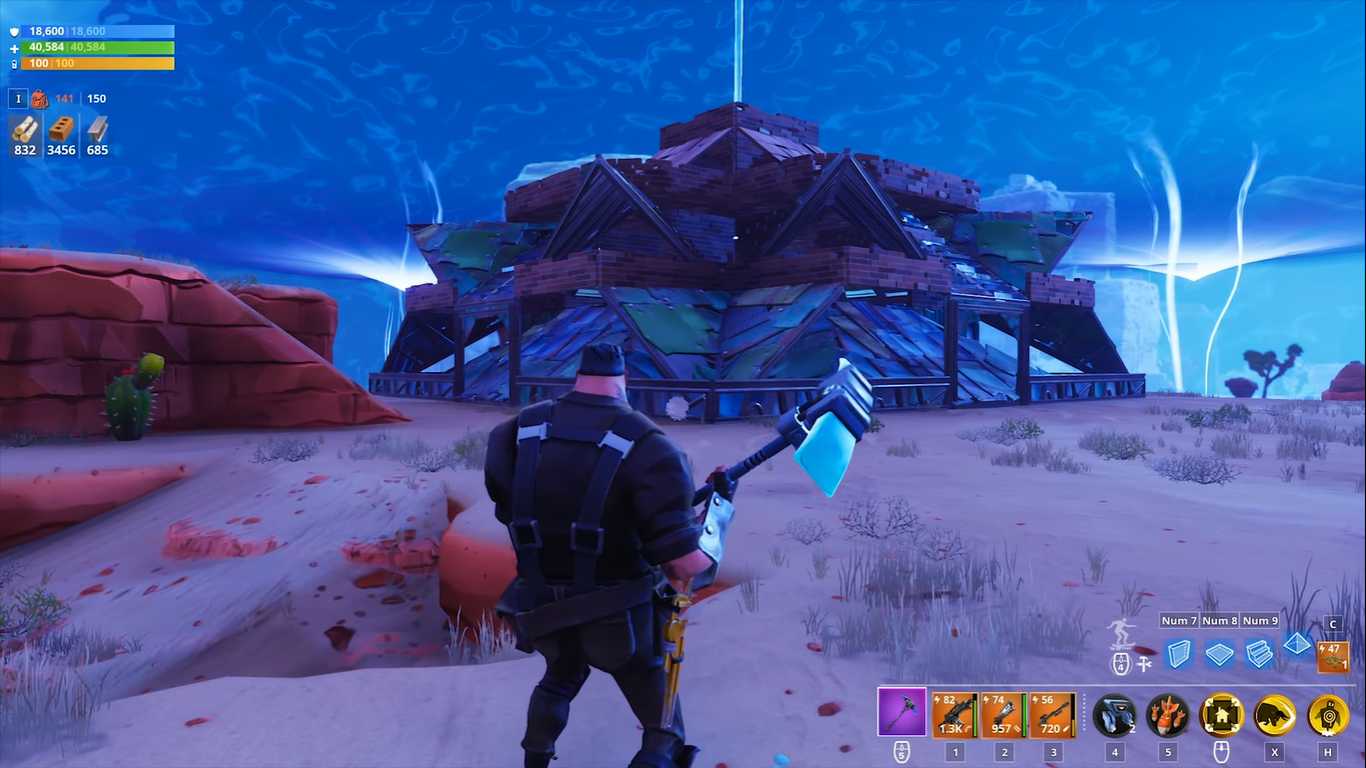
Task: Choose the floor building piece
Action: pos(1219,654)
